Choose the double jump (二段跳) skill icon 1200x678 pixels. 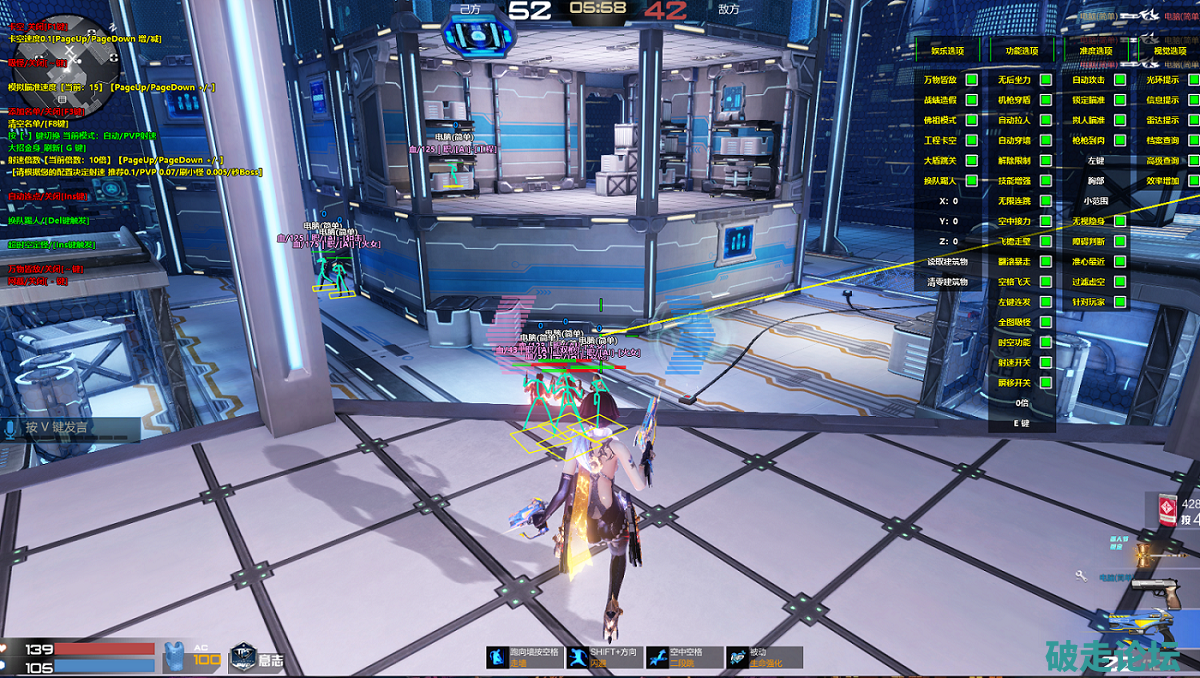click(657, 656)
